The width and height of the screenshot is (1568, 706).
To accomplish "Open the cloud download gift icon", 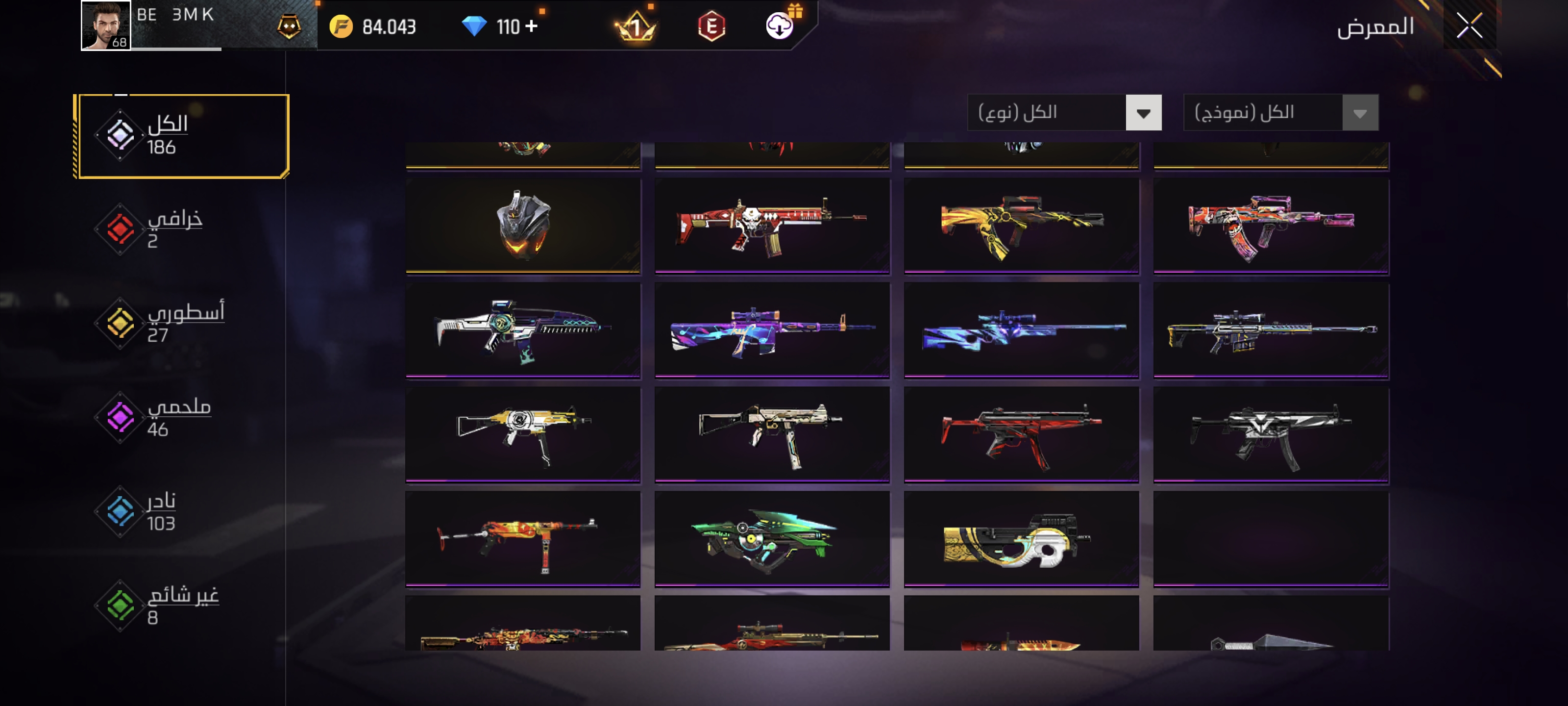I will tap(780, 26).
